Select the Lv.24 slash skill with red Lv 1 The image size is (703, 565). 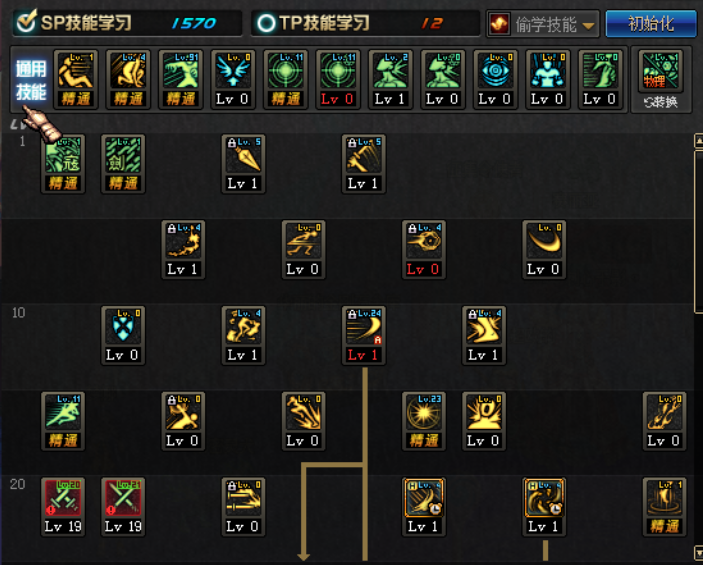click(x=364, y=333)
